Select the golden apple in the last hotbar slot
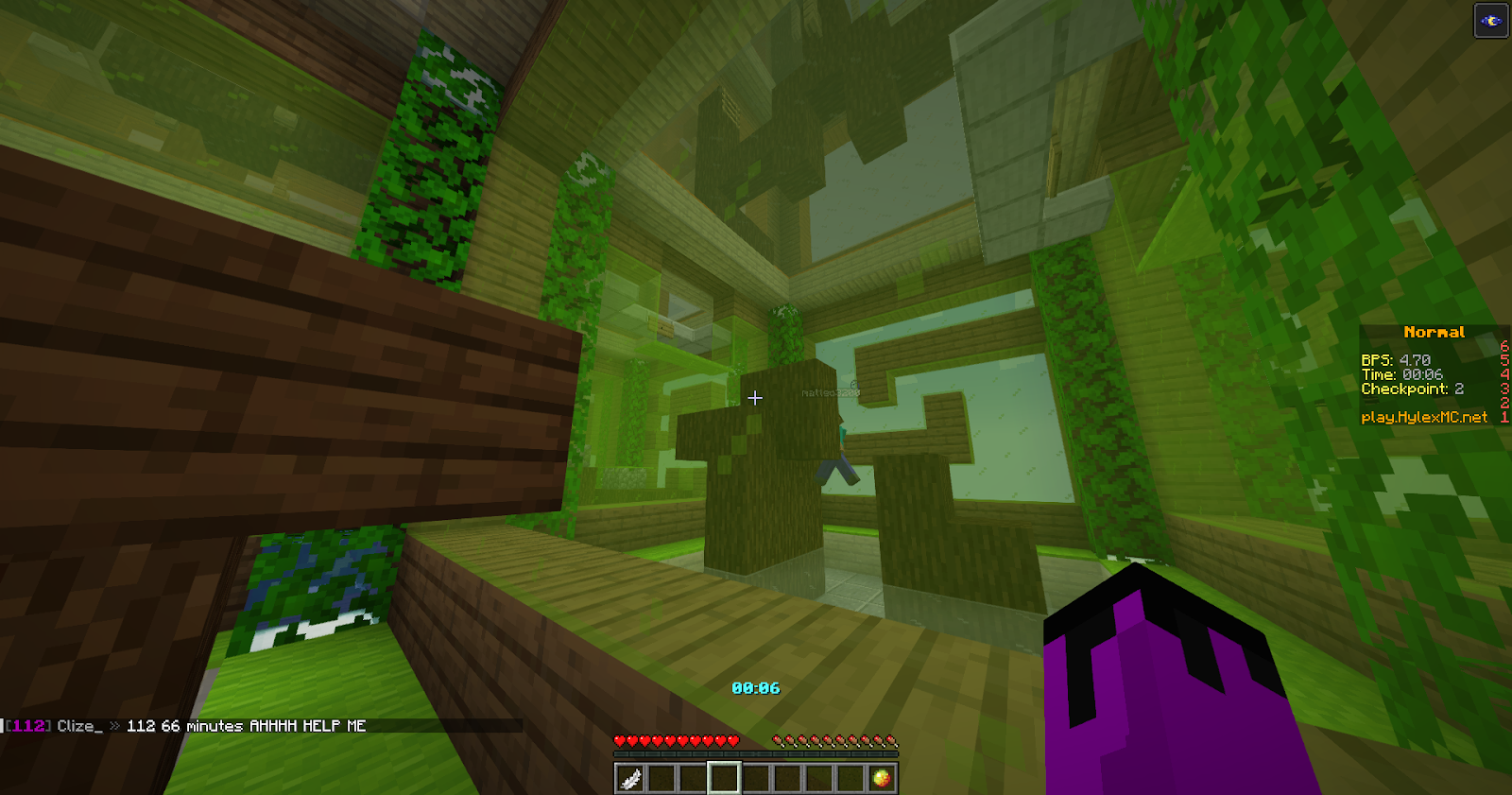Screen dimensions: 1512x795 (882, 778)
